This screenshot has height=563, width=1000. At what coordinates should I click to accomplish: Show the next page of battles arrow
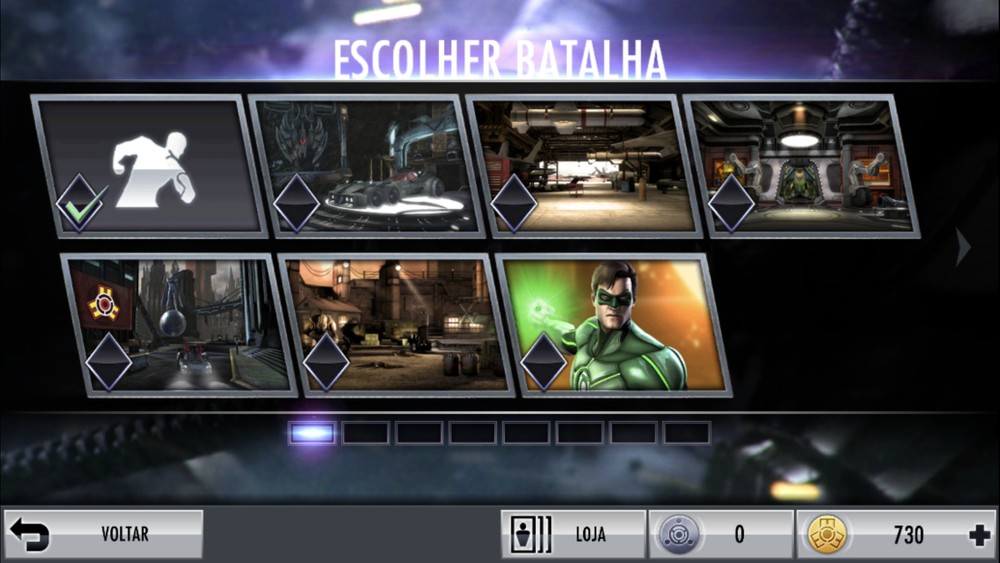click(x=963, y=247)
